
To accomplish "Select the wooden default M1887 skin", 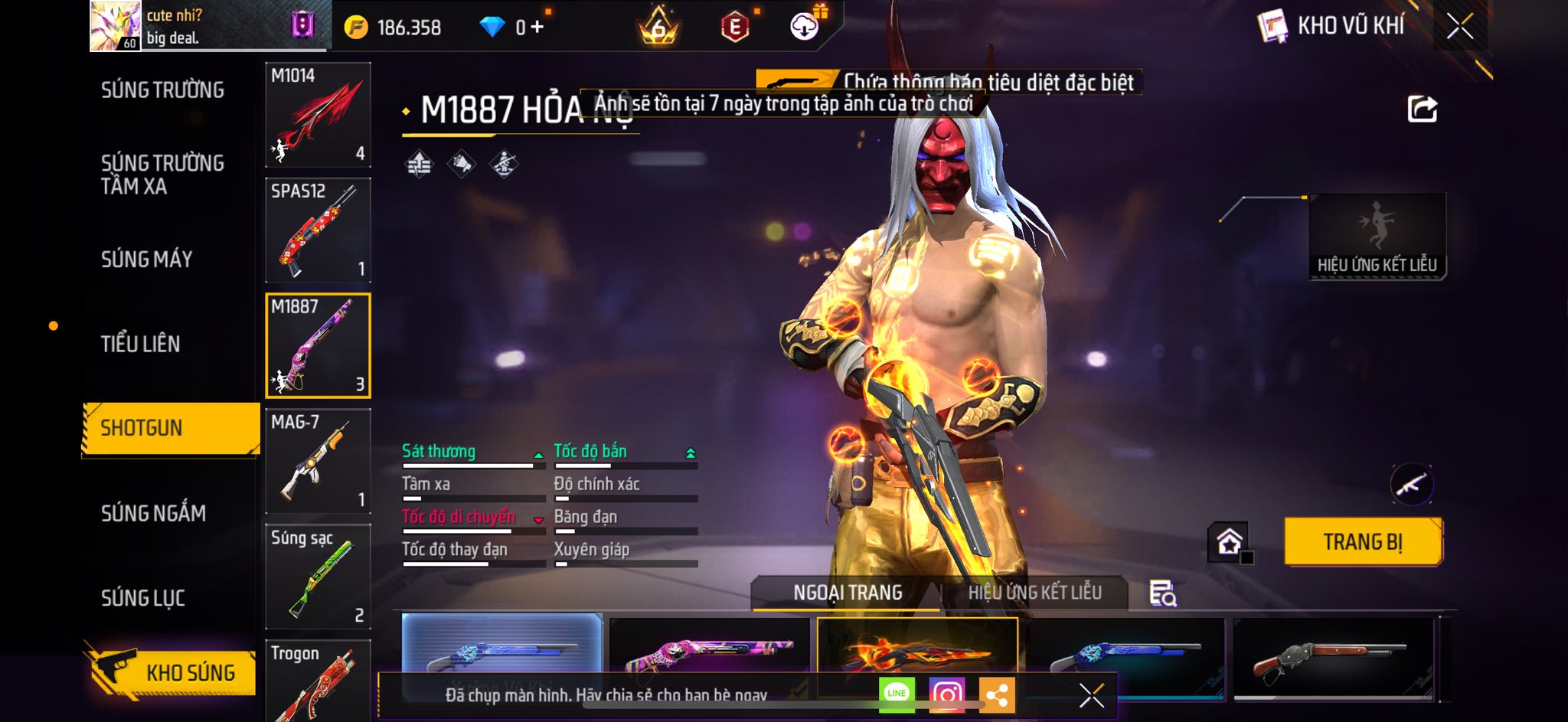I will [x=1333, y=658].
